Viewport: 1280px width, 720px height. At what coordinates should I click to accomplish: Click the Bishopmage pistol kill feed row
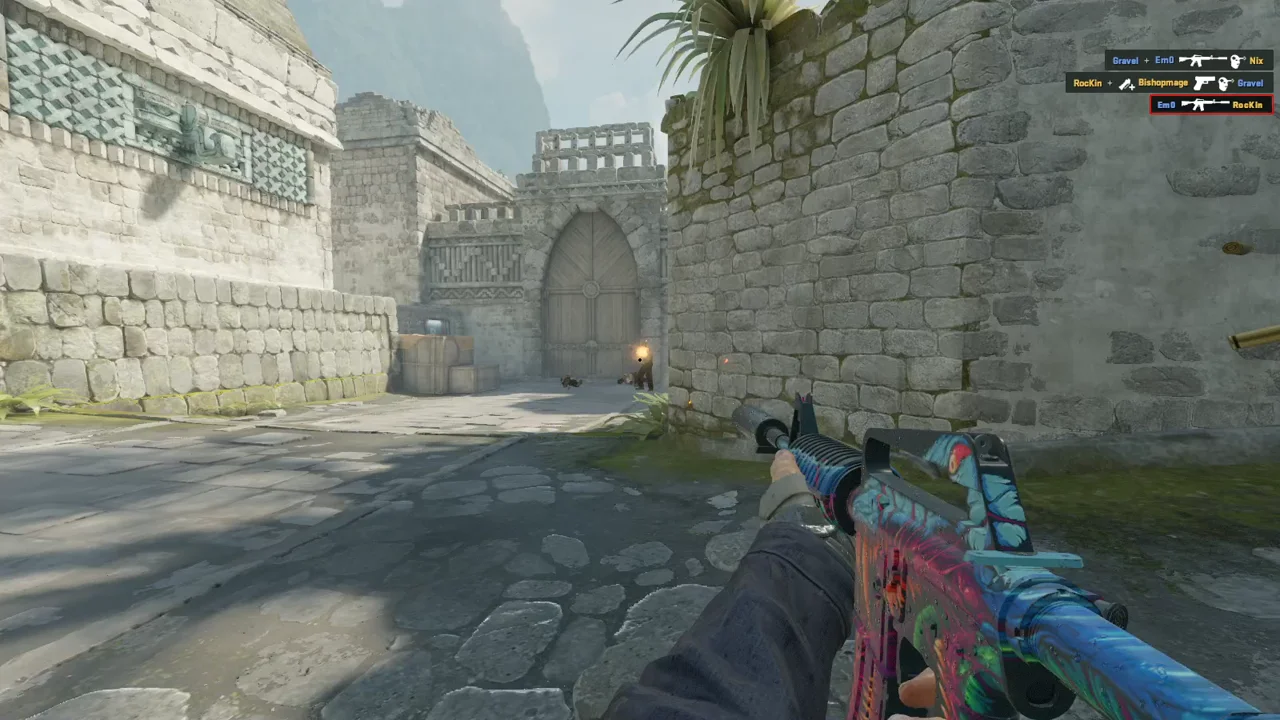[1169, 83]
